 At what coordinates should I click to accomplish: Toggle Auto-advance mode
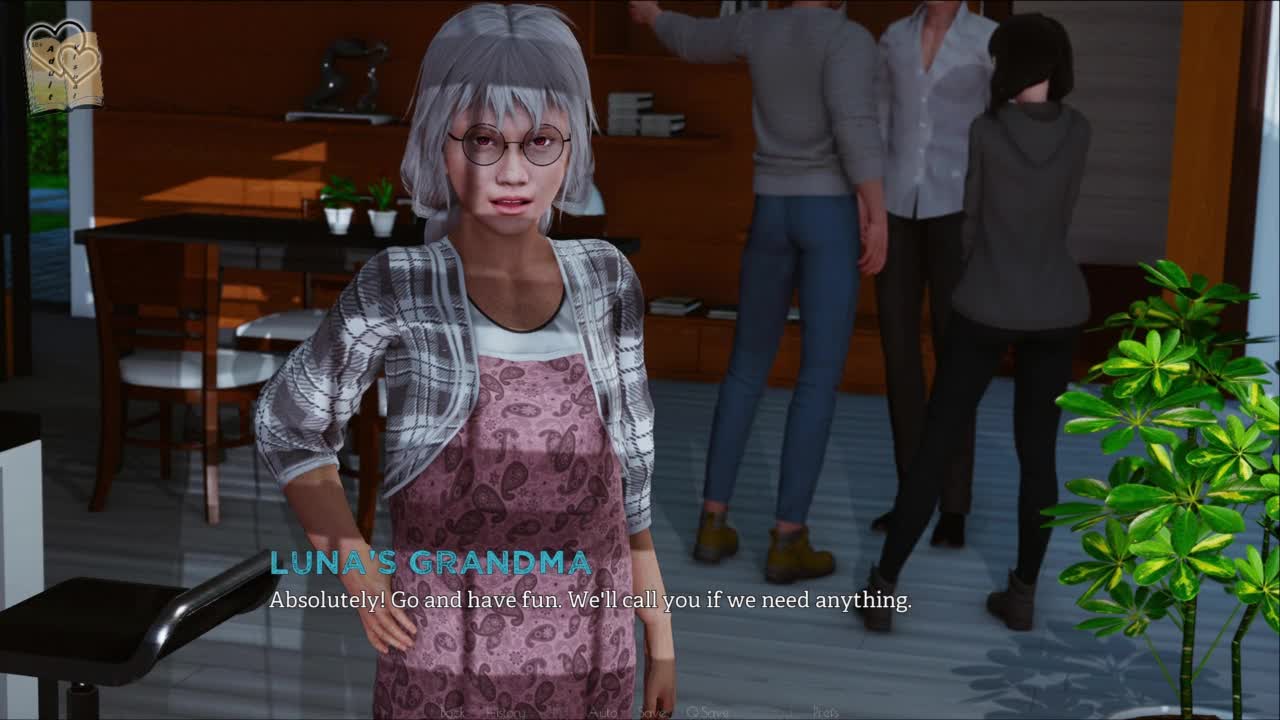pos(602,712)
